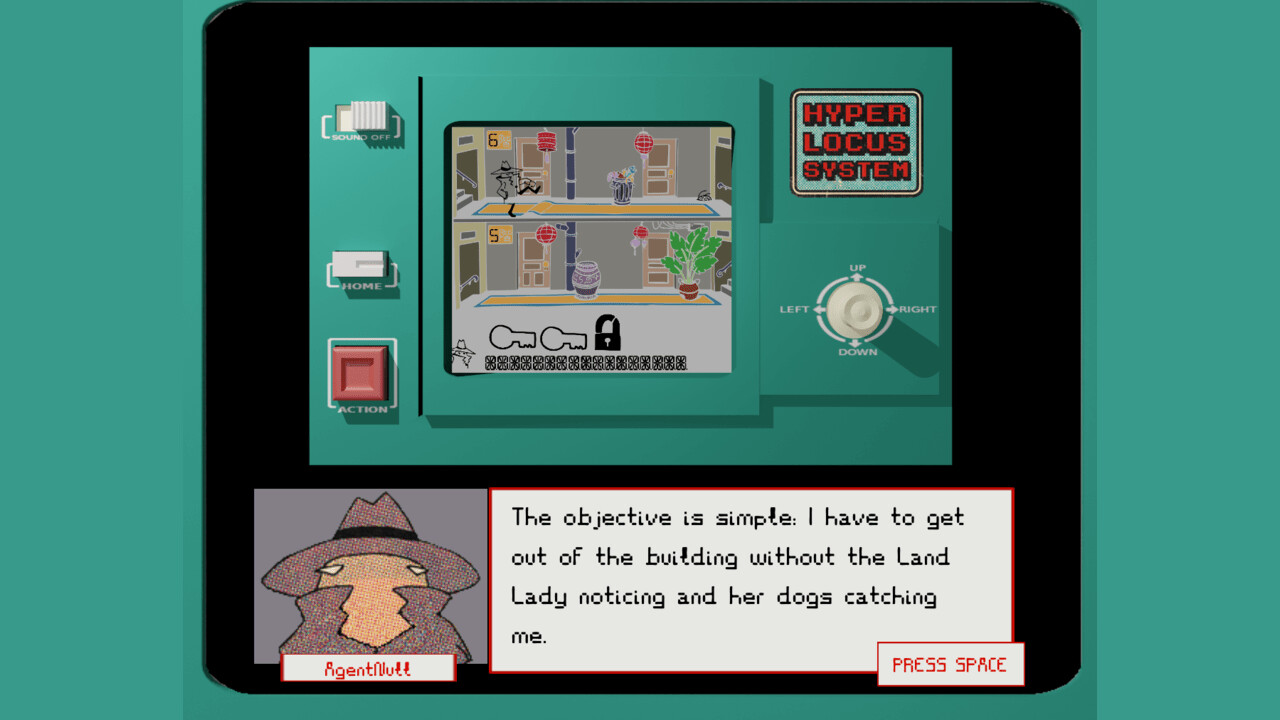Image resolution: width=1280 pixels, height=720 pixels.
Task: Click the potted plant on the lower floor
Action: 690,262
